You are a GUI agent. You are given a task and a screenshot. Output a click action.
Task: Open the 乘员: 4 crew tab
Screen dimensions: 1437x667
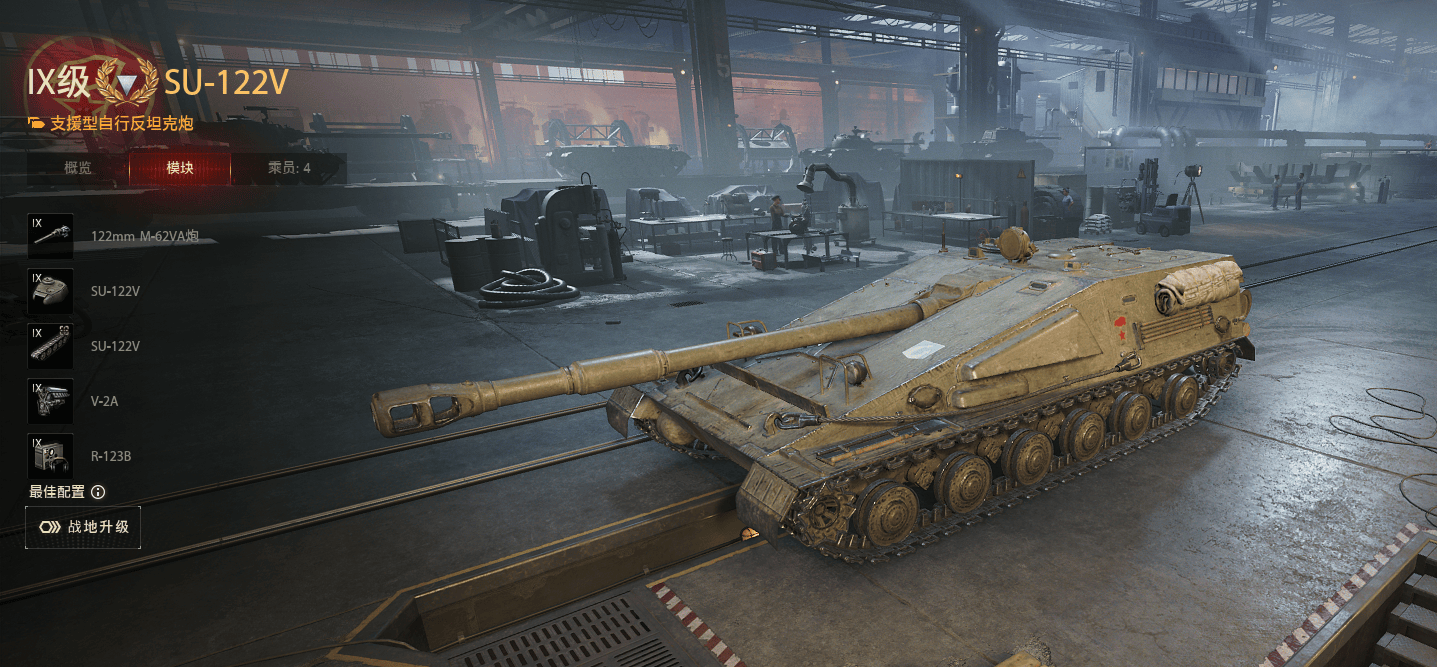pos(289,168)
